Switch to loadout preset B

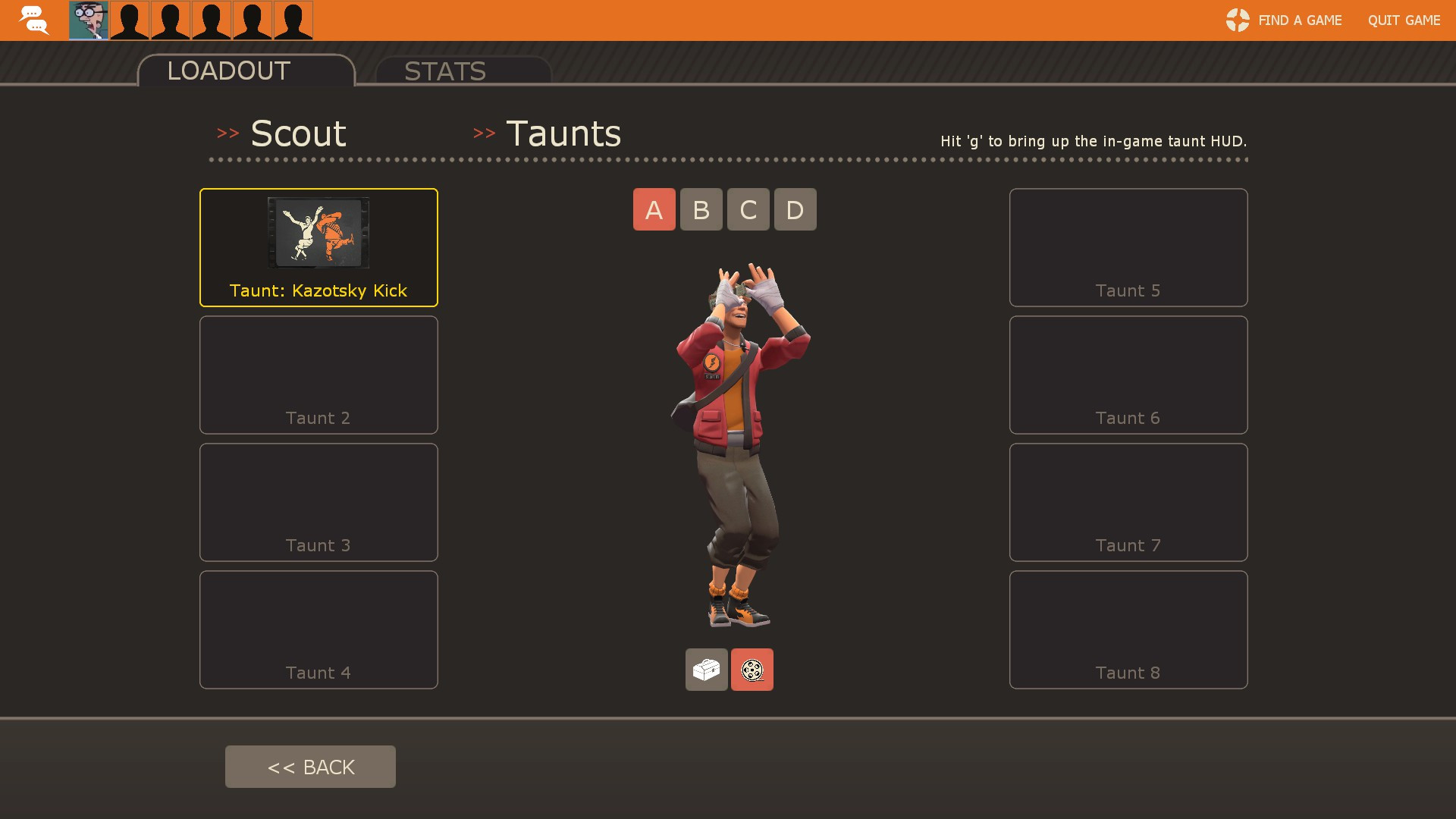point(701,209)
